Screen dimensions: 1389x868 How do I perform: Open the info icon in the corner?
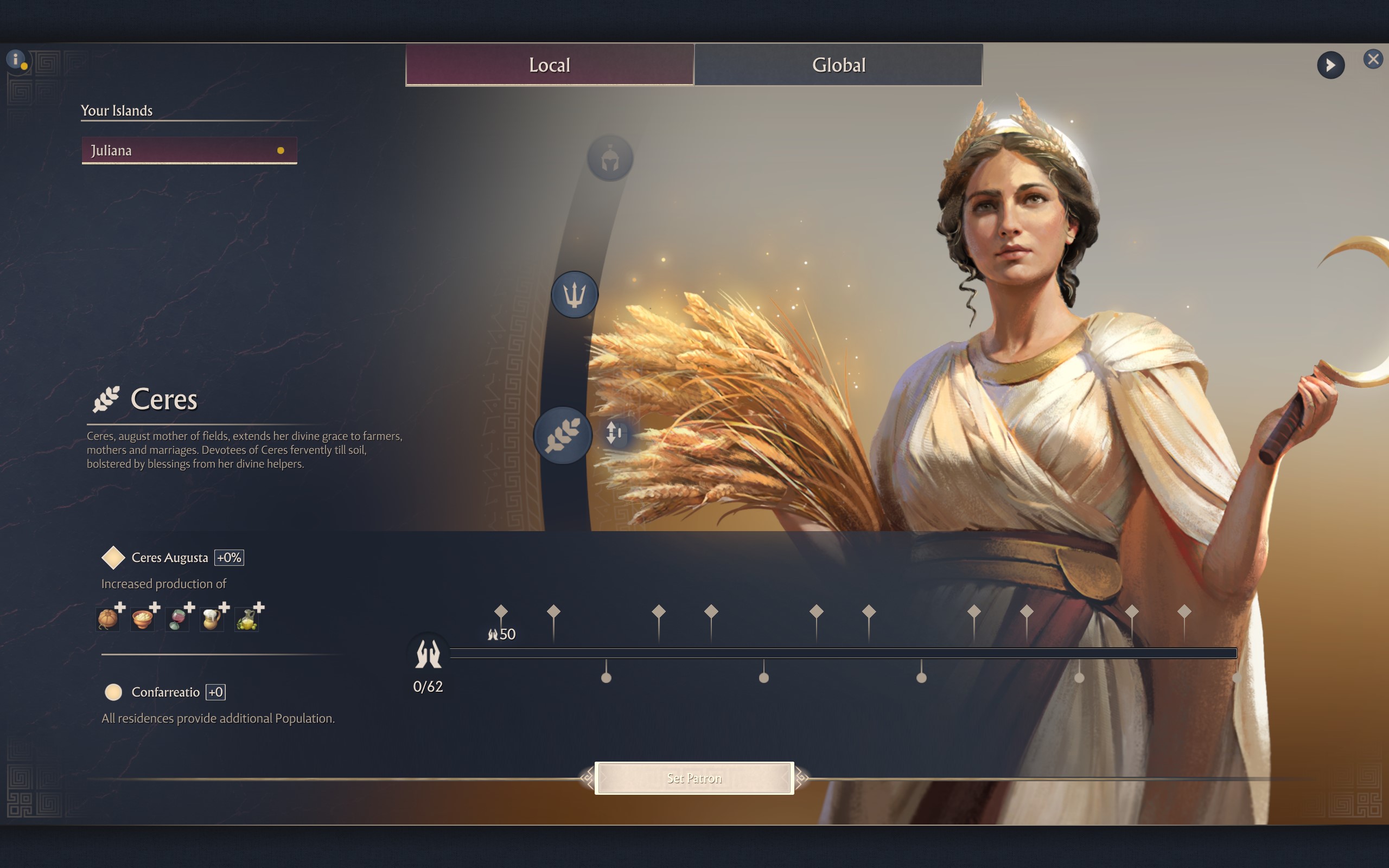point(16,59)
